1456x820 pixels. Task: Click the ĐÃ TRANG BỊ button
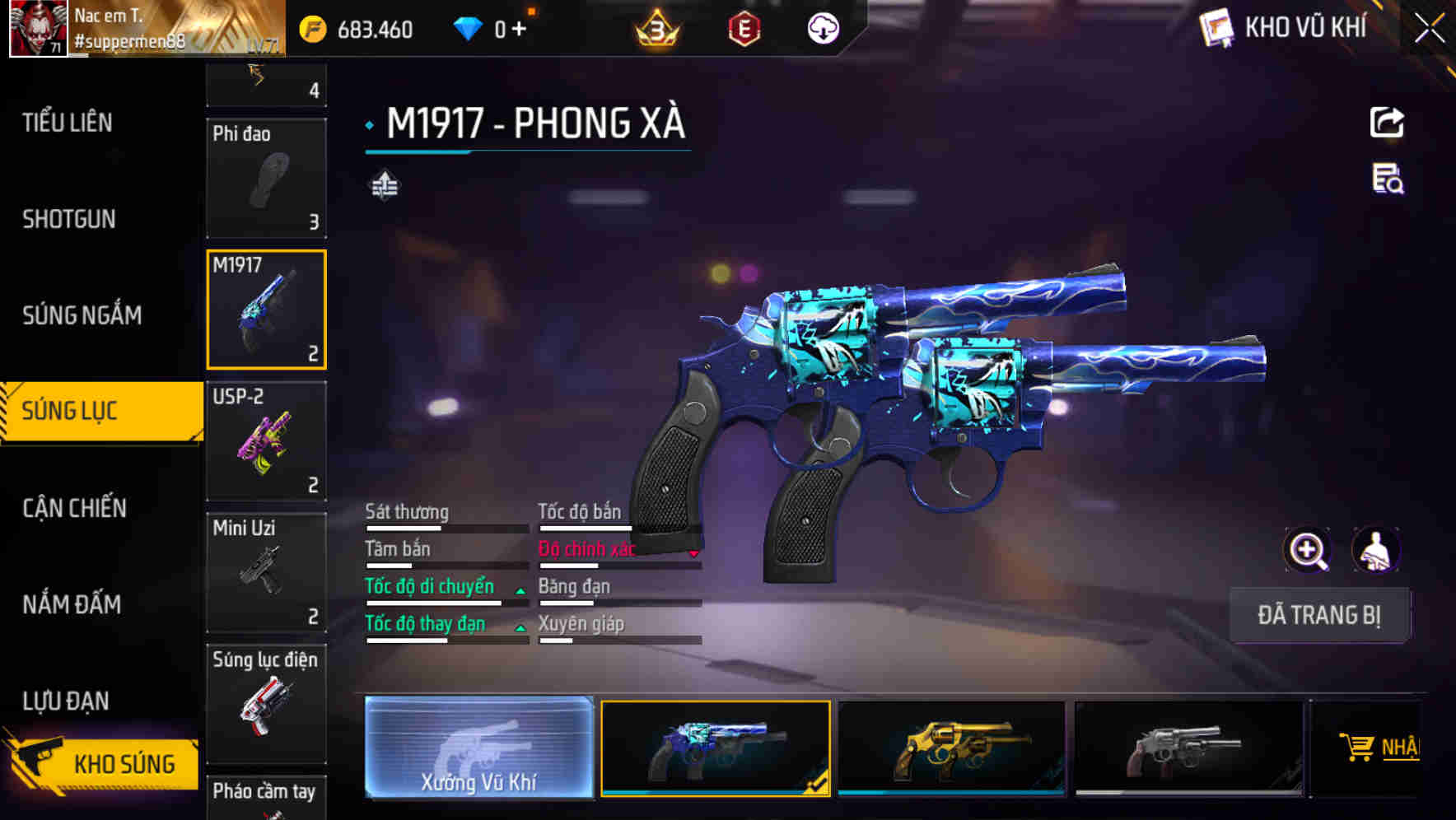pyautogui.click(x=1319, y=615)
